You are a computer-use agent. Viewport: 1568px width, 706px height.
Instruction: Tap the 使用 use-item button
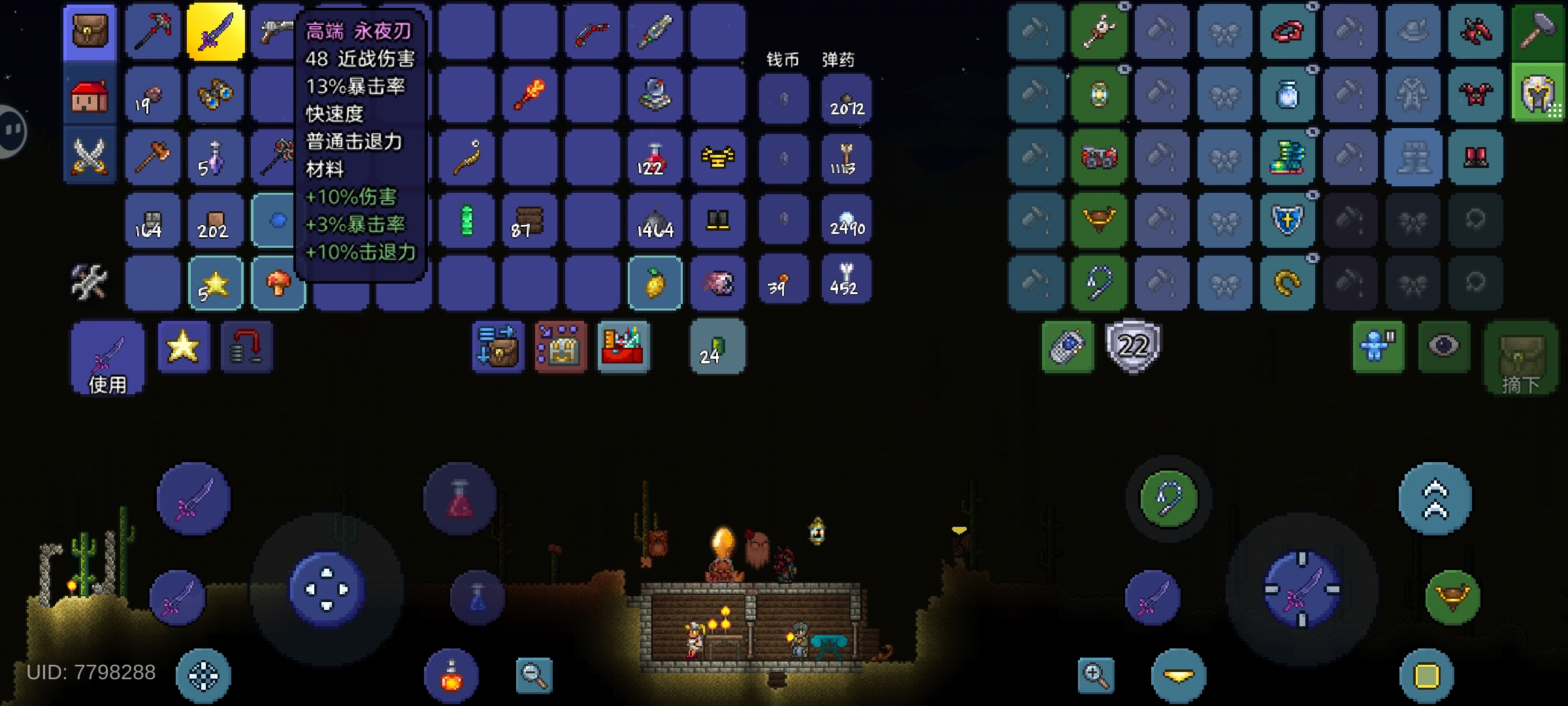tap(108, 358)
